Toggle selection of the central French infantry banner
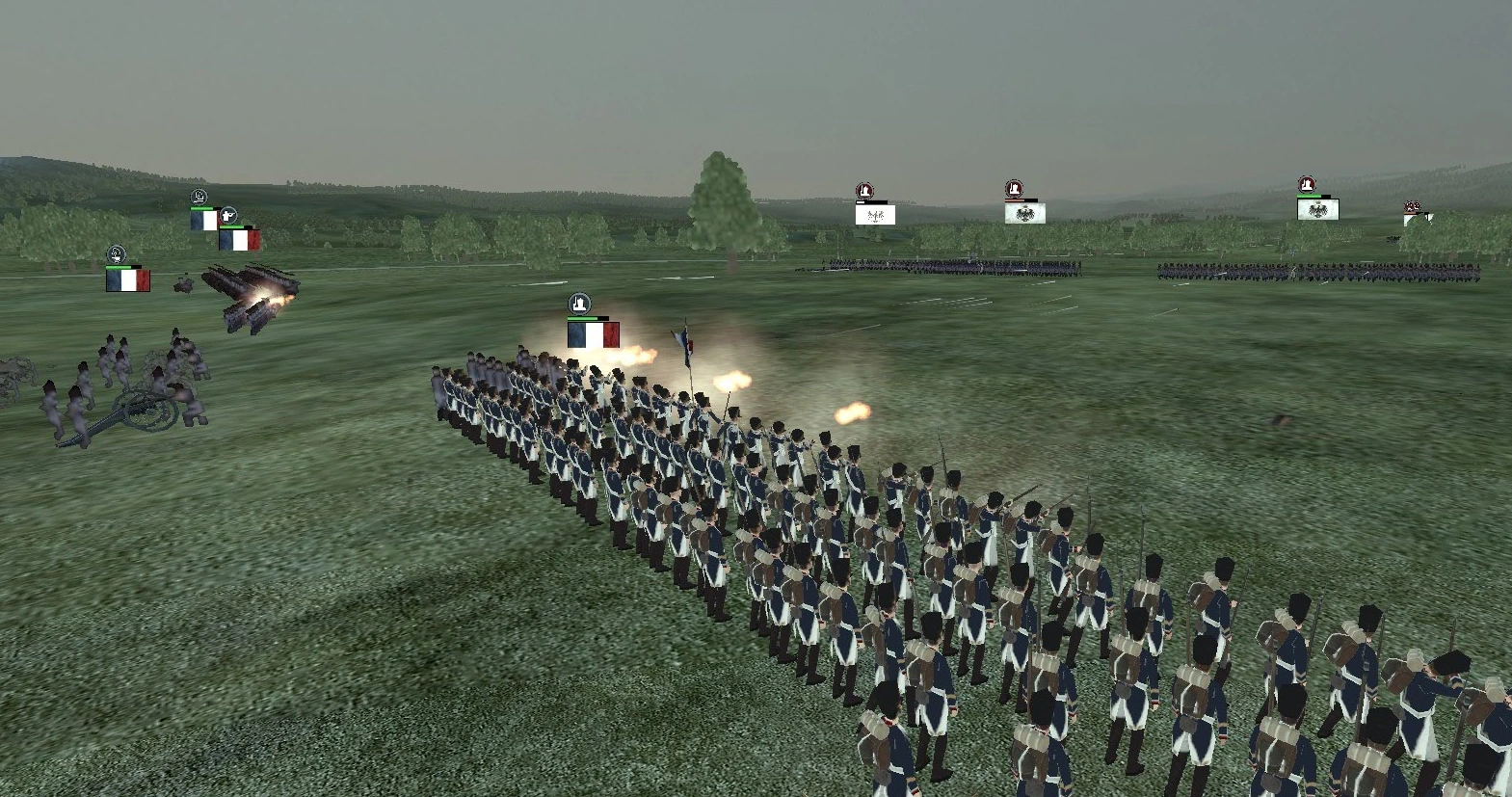 (592, 333)
